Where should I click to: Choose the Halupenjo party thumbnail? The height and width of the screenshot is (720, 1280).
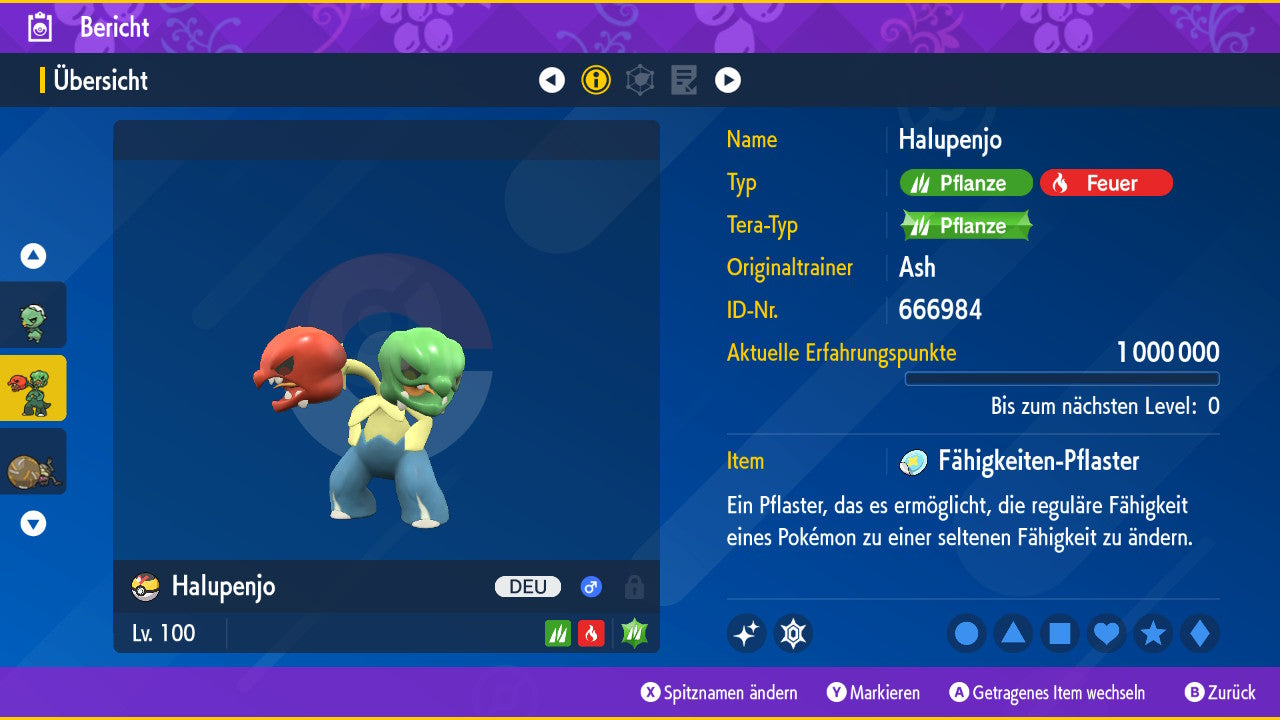(x=33, y=388)
